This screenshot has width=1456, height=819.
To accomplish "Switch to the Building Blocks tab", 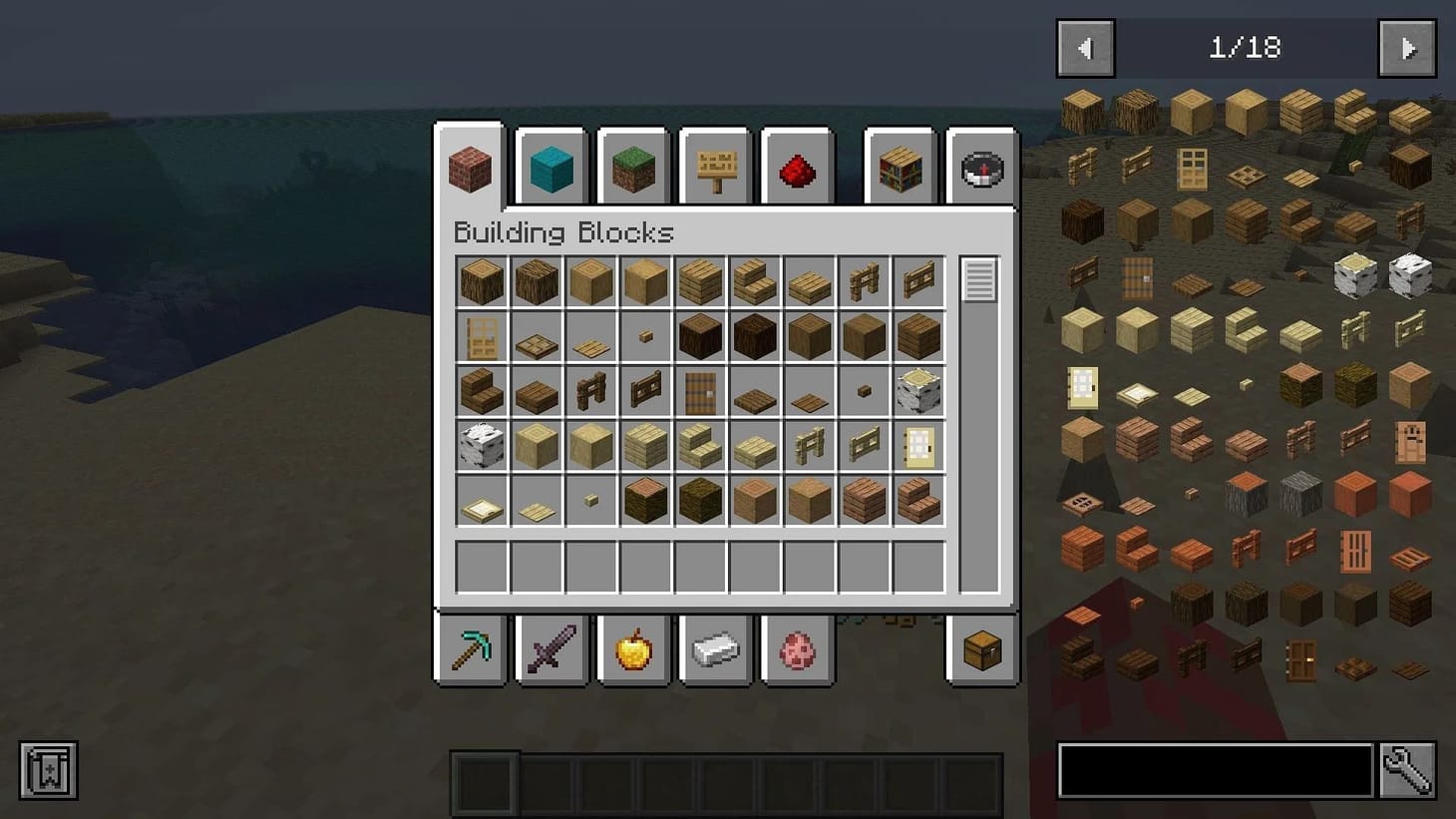I will 470,168.
